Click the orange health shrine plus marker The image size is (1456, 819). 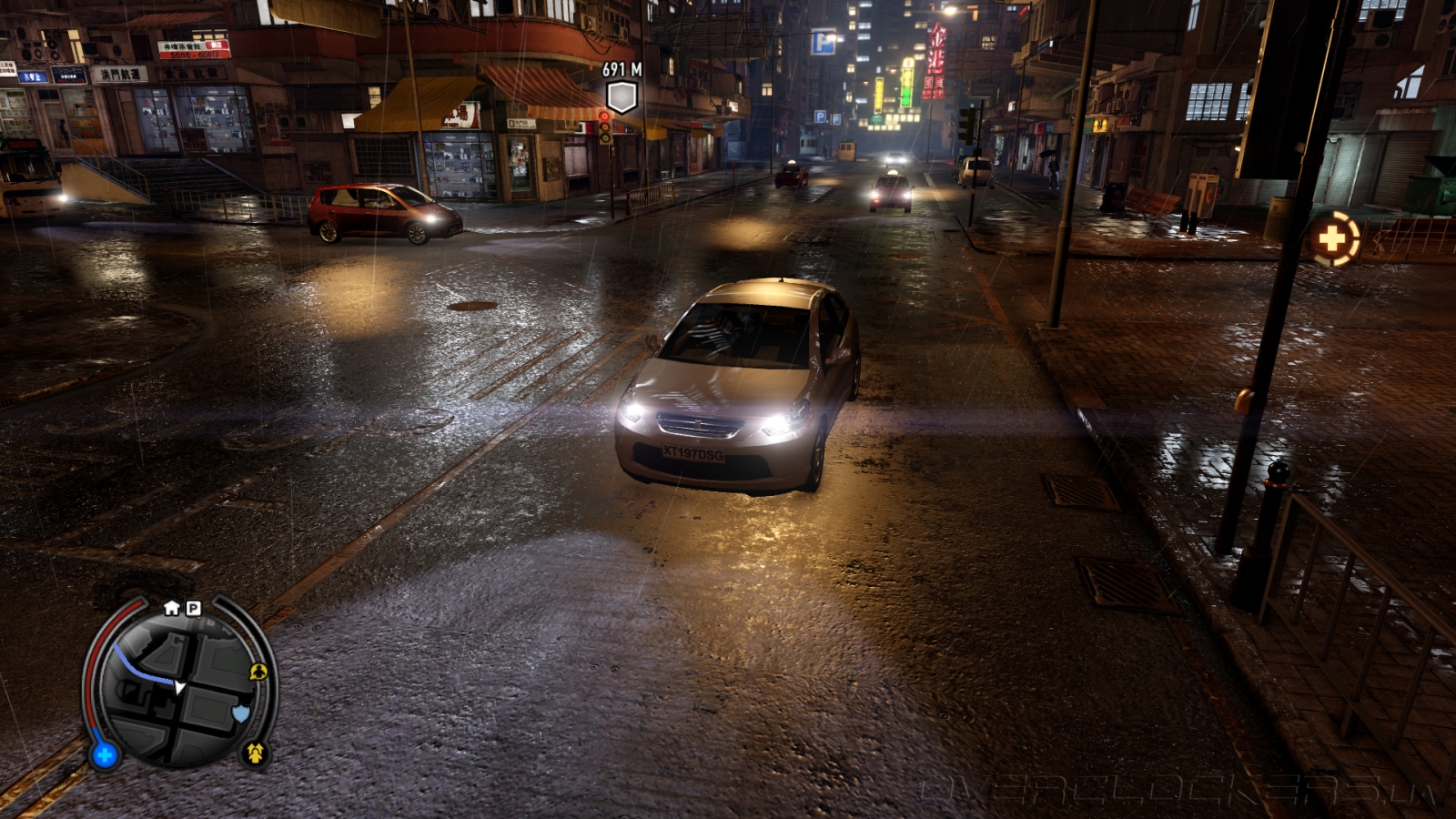pos(1332,240)
